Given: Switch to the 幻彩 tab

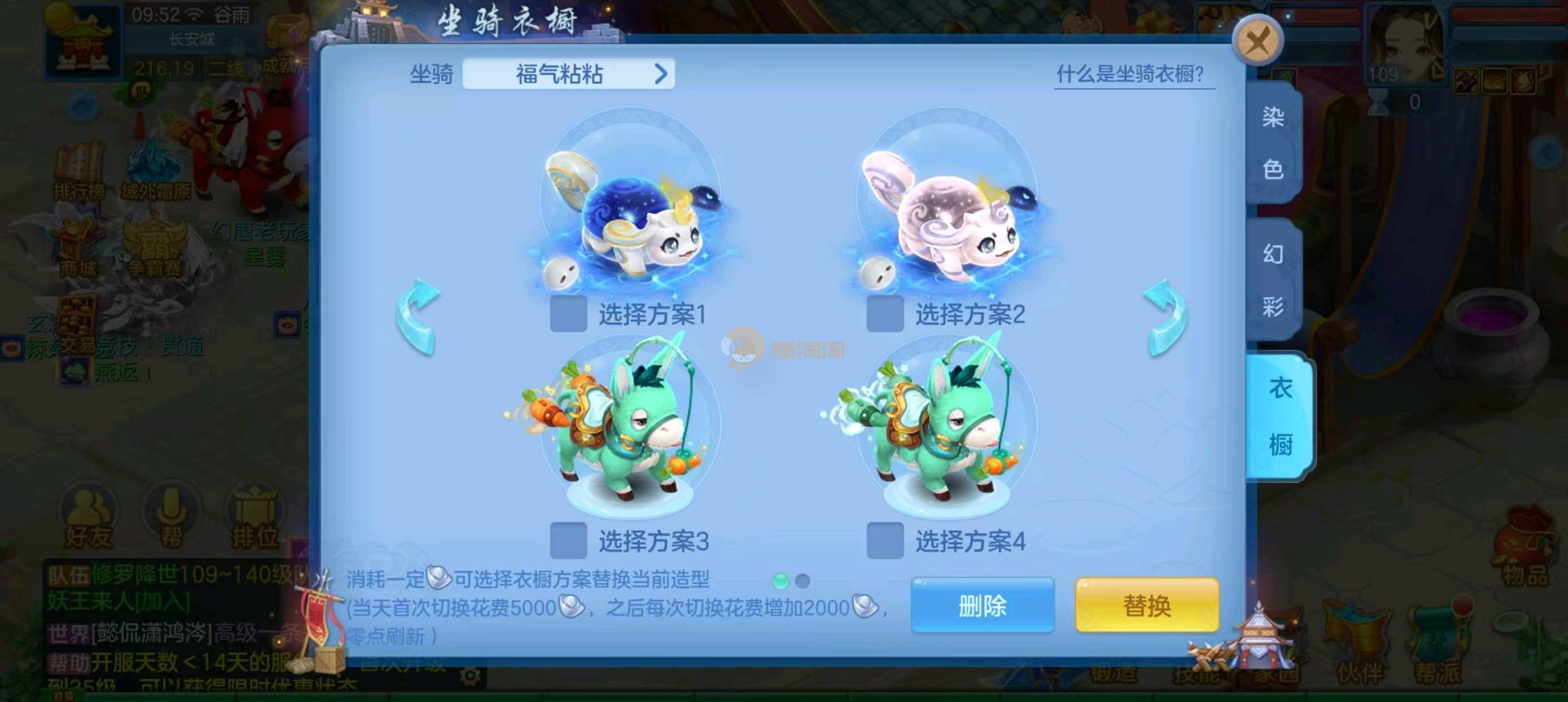Looking at the screenshot, I should (x=1273, y=279).
